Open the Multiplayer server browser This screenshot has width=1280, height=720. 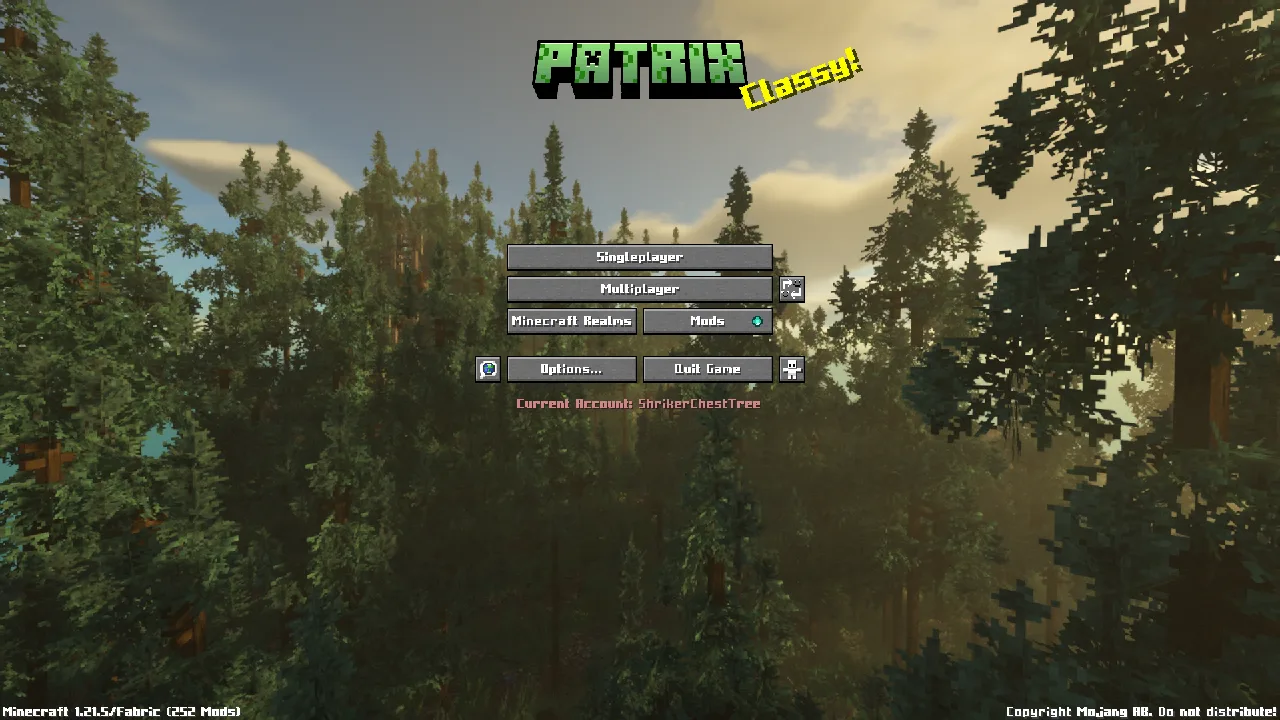point(639,289)
